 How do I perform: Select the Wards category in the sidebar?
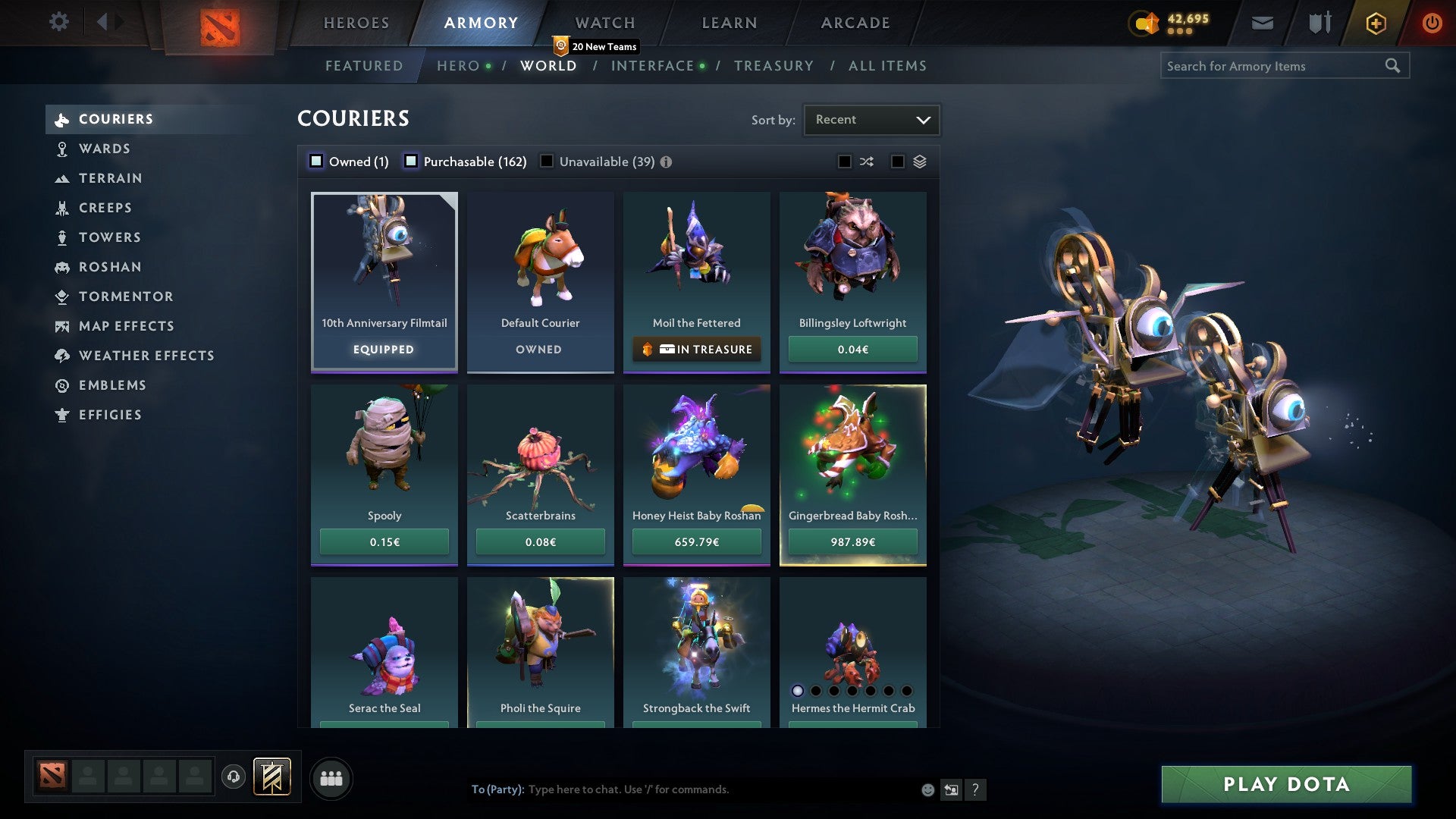point(104,149)
